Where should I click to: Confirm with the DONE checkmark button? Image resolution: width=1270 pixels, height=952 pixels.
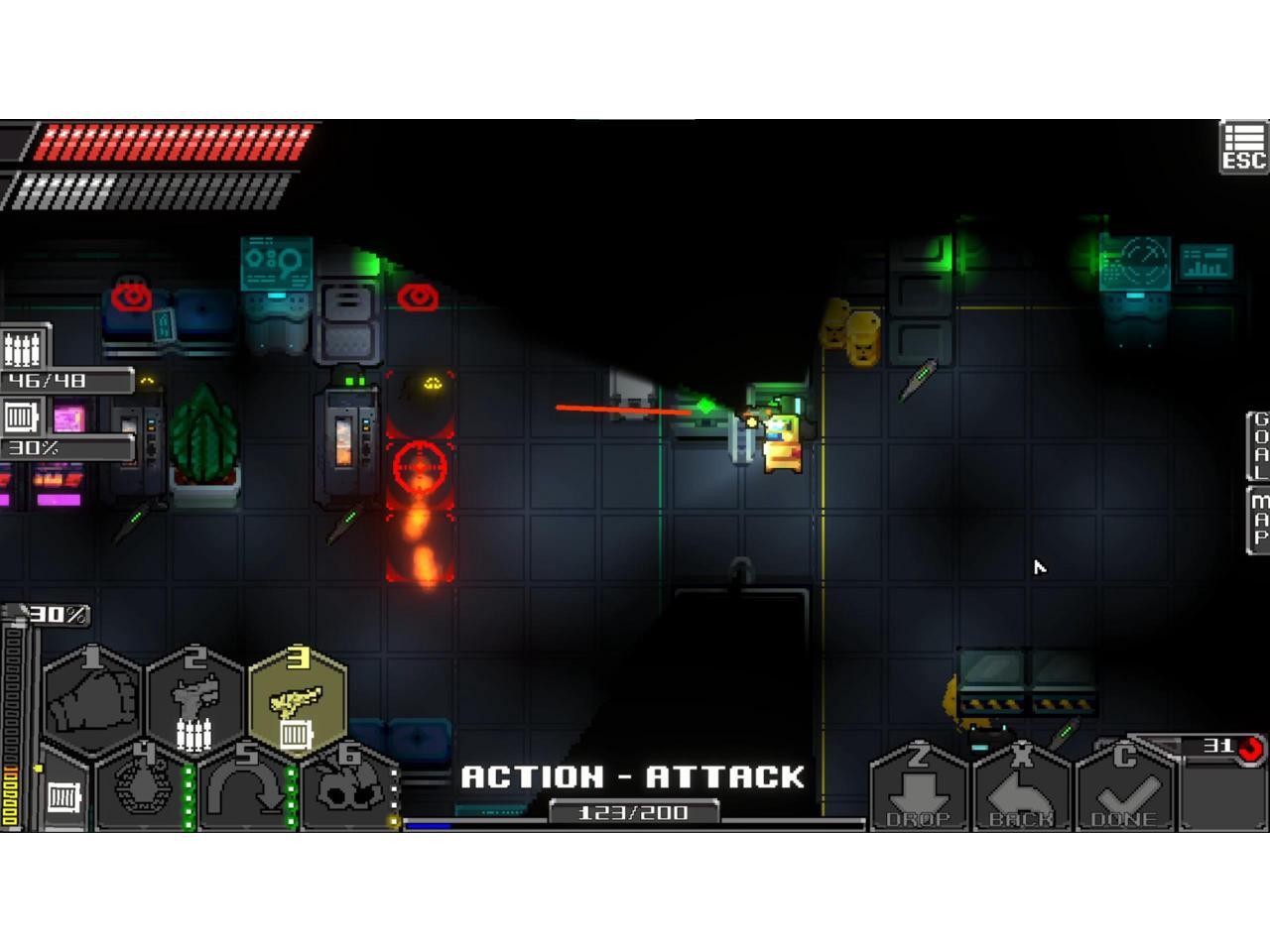point(1125,788)
